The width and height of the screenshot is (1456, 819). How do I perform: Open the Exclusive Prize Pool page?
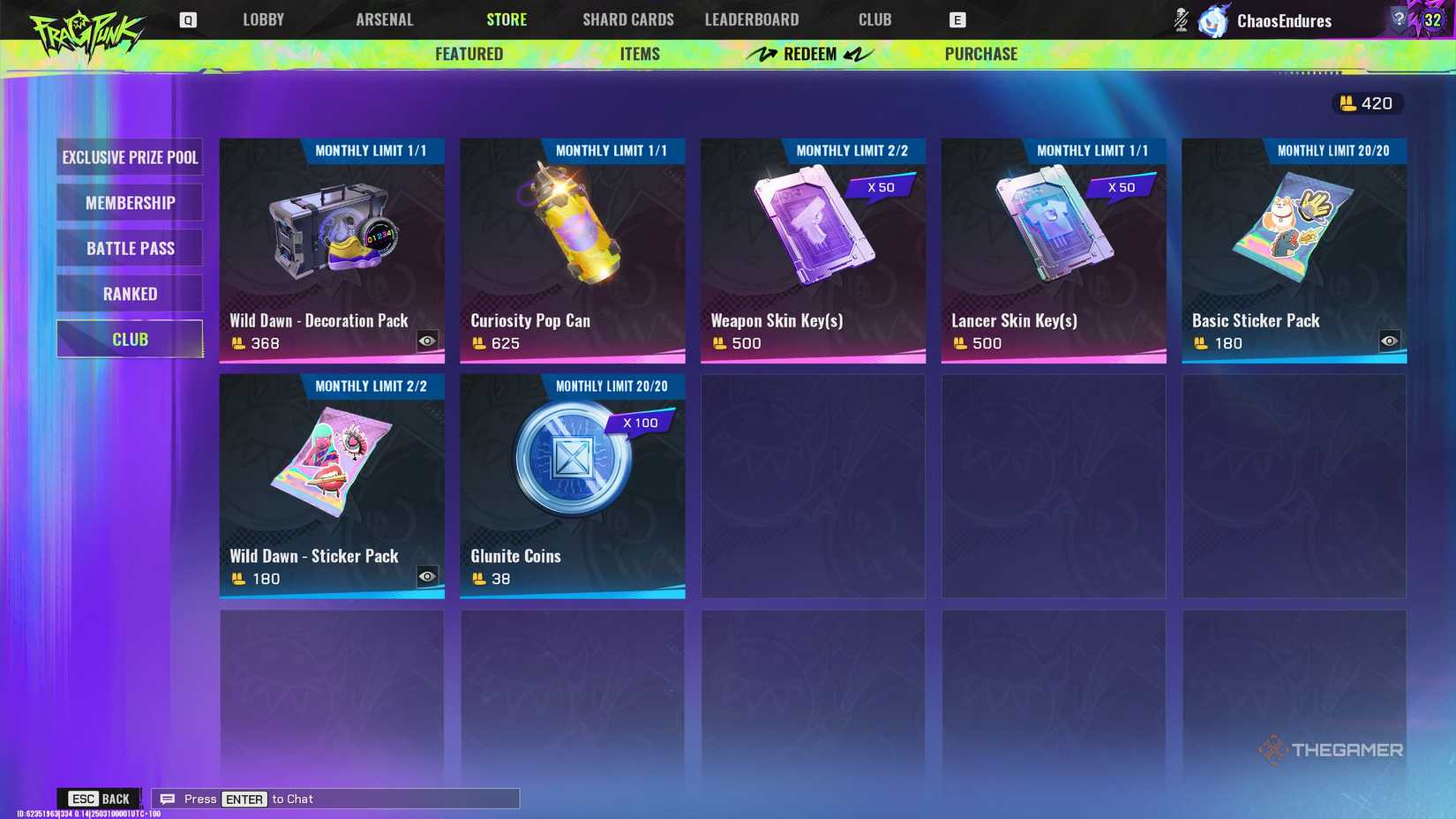coord(129,157)
